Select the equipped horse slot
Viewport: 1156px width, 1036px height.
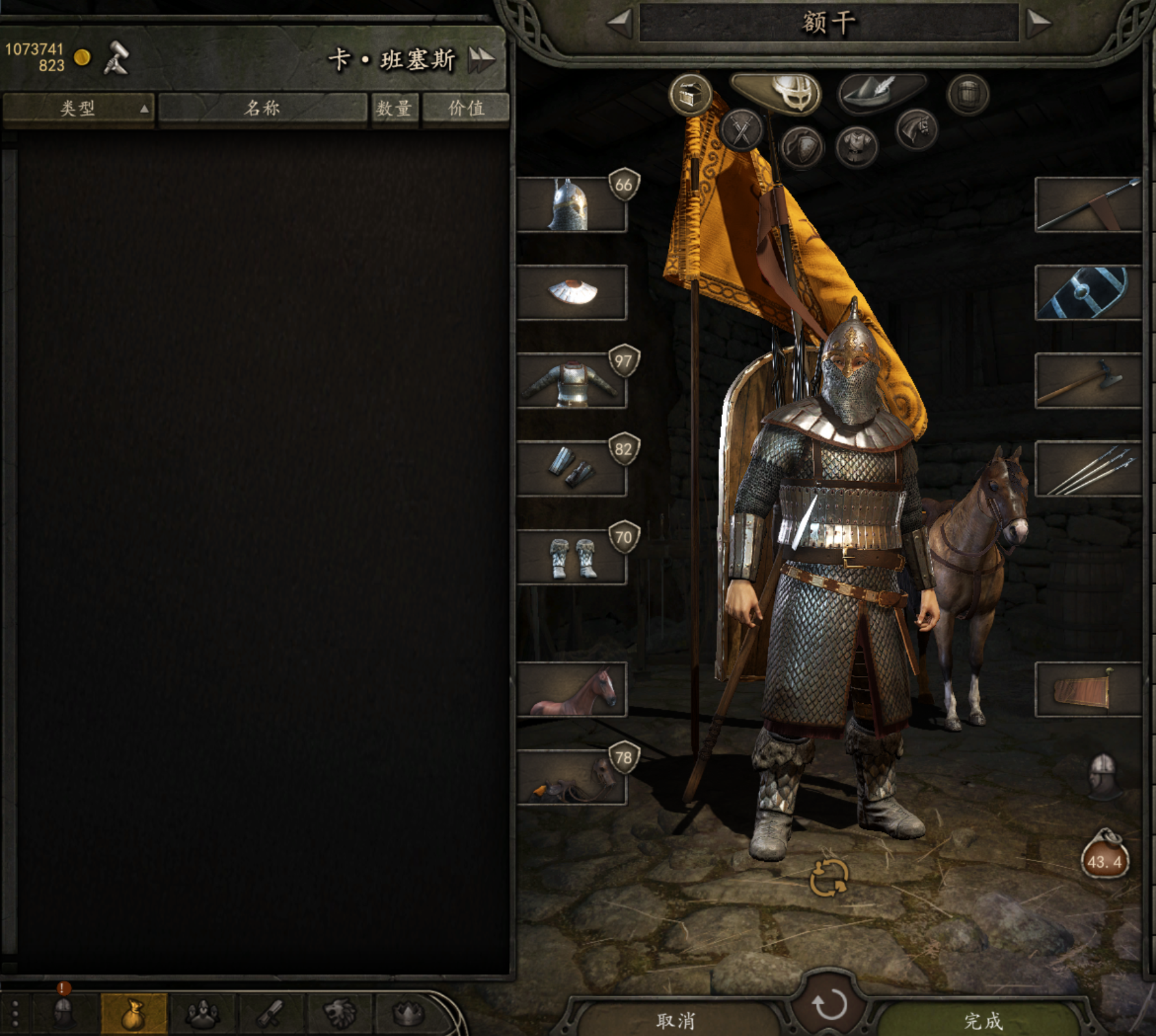[571, 689]
